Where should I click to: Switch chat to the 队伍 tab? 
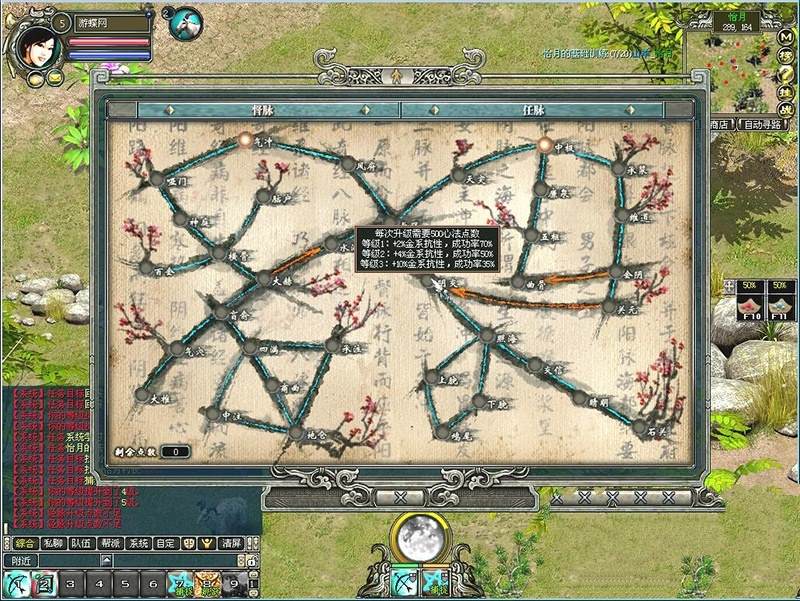[81, 543]
